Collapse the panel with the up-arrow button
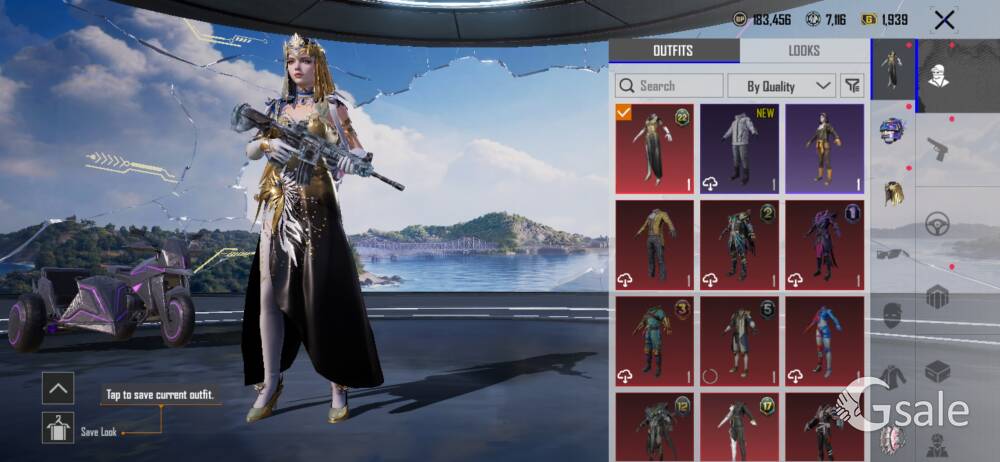The image size is (1000, 462). [x=58, y=388]
